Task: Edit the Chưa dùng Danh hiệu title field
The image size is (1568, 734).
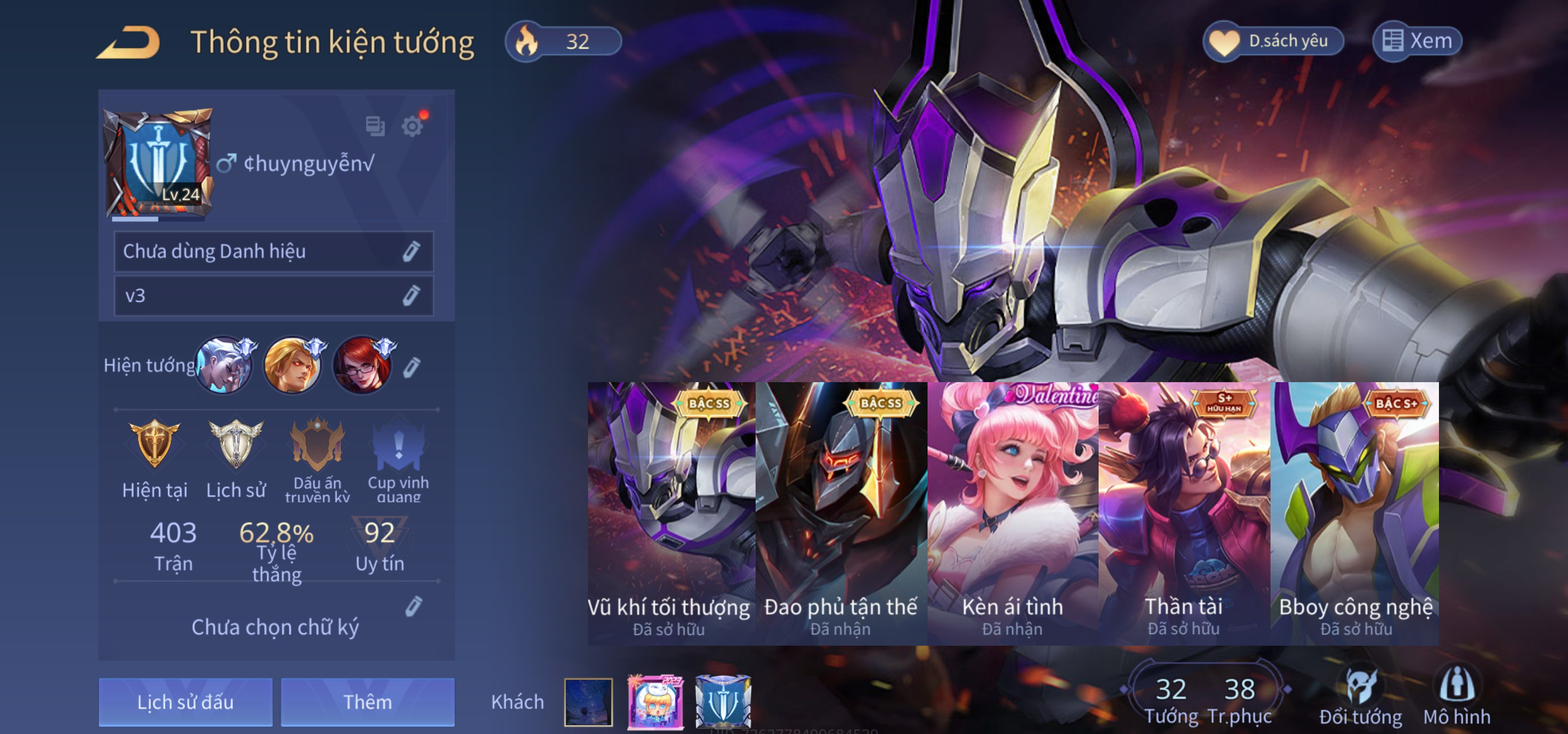Action: click(411, 251)
